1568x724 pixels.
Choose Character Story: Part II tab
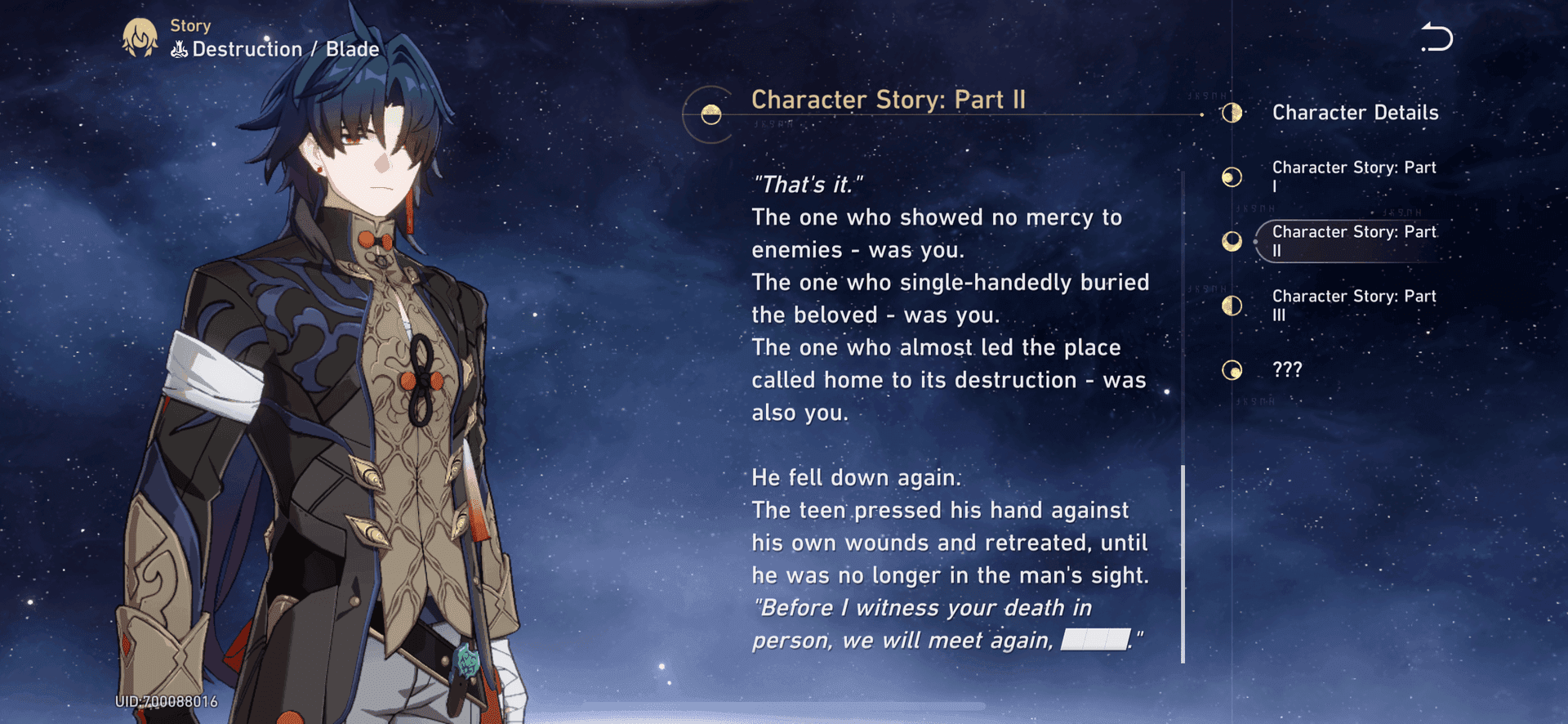tap(1352, 241)
